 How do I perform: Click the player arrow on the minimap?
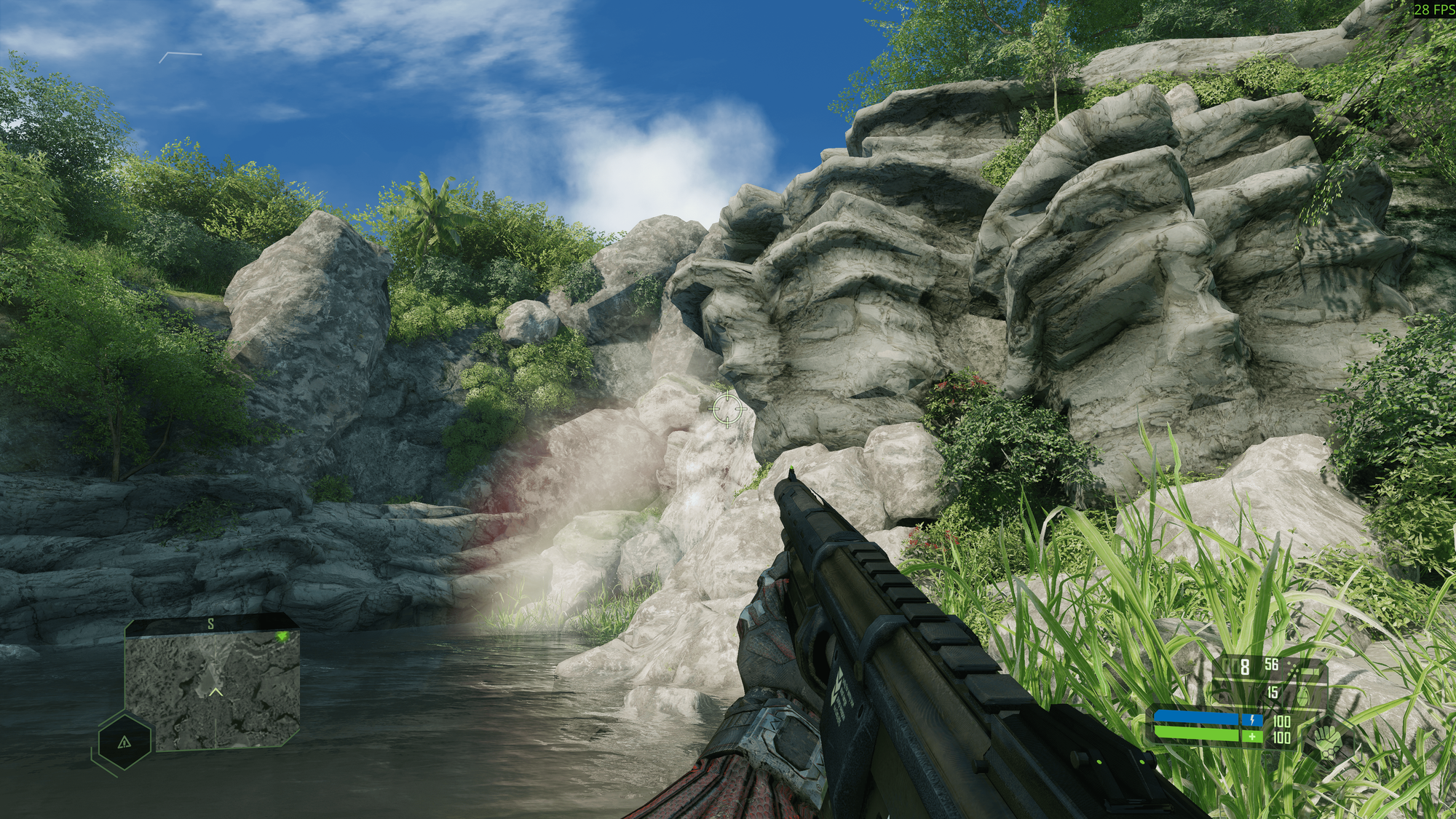tap(215, 691)
